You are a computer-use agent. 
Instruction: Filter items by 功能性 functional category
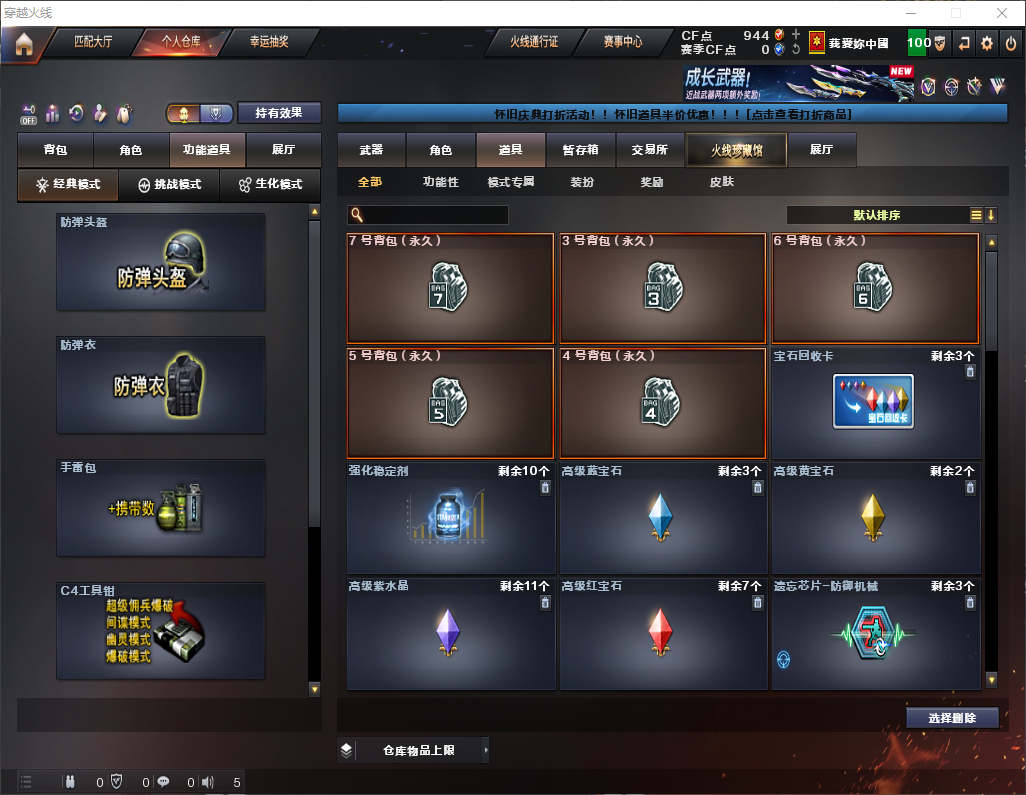click(x=440, y=182)
